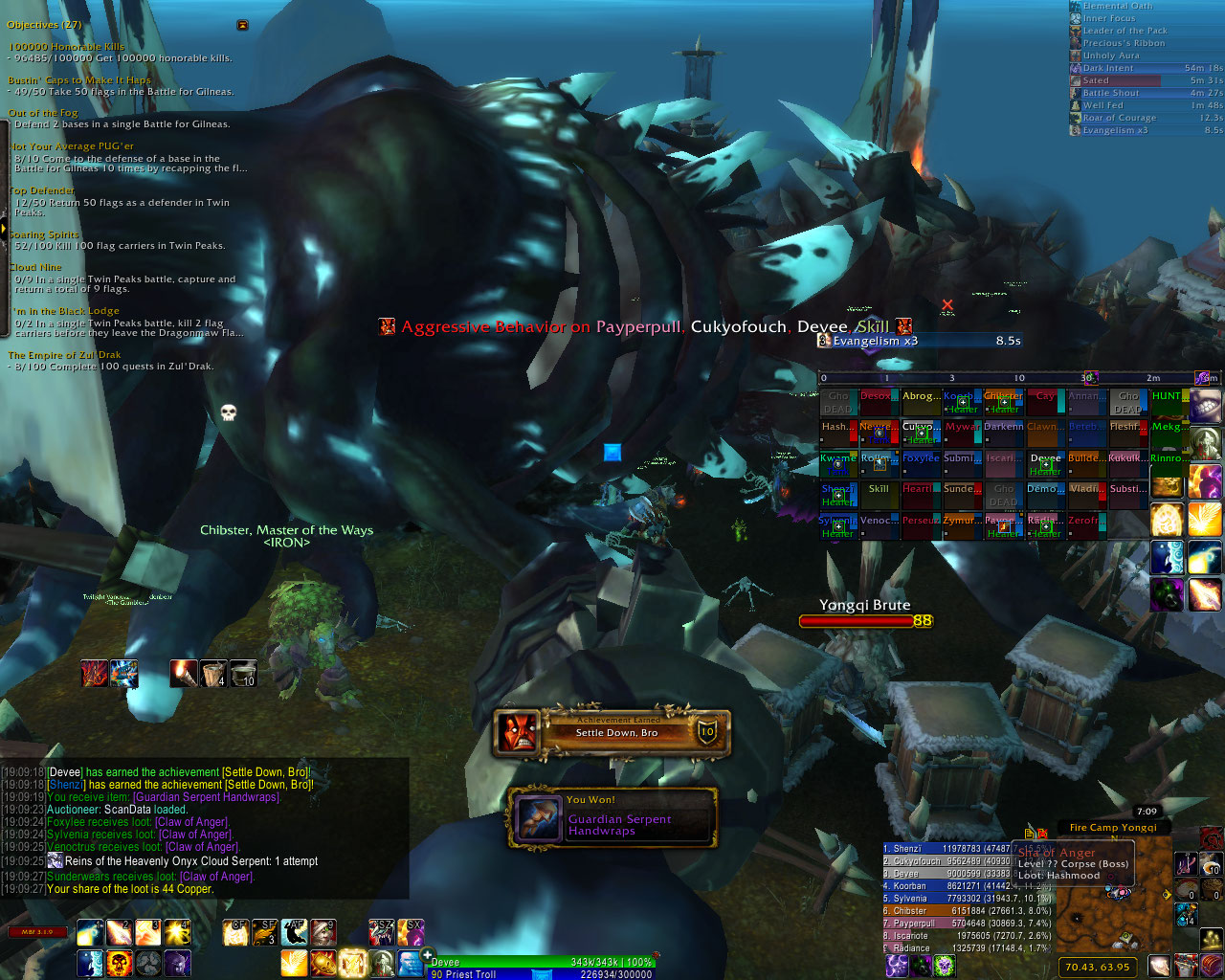
Task: Click the Settle Down, Bro achievement alert
Action: click(612, 732)
